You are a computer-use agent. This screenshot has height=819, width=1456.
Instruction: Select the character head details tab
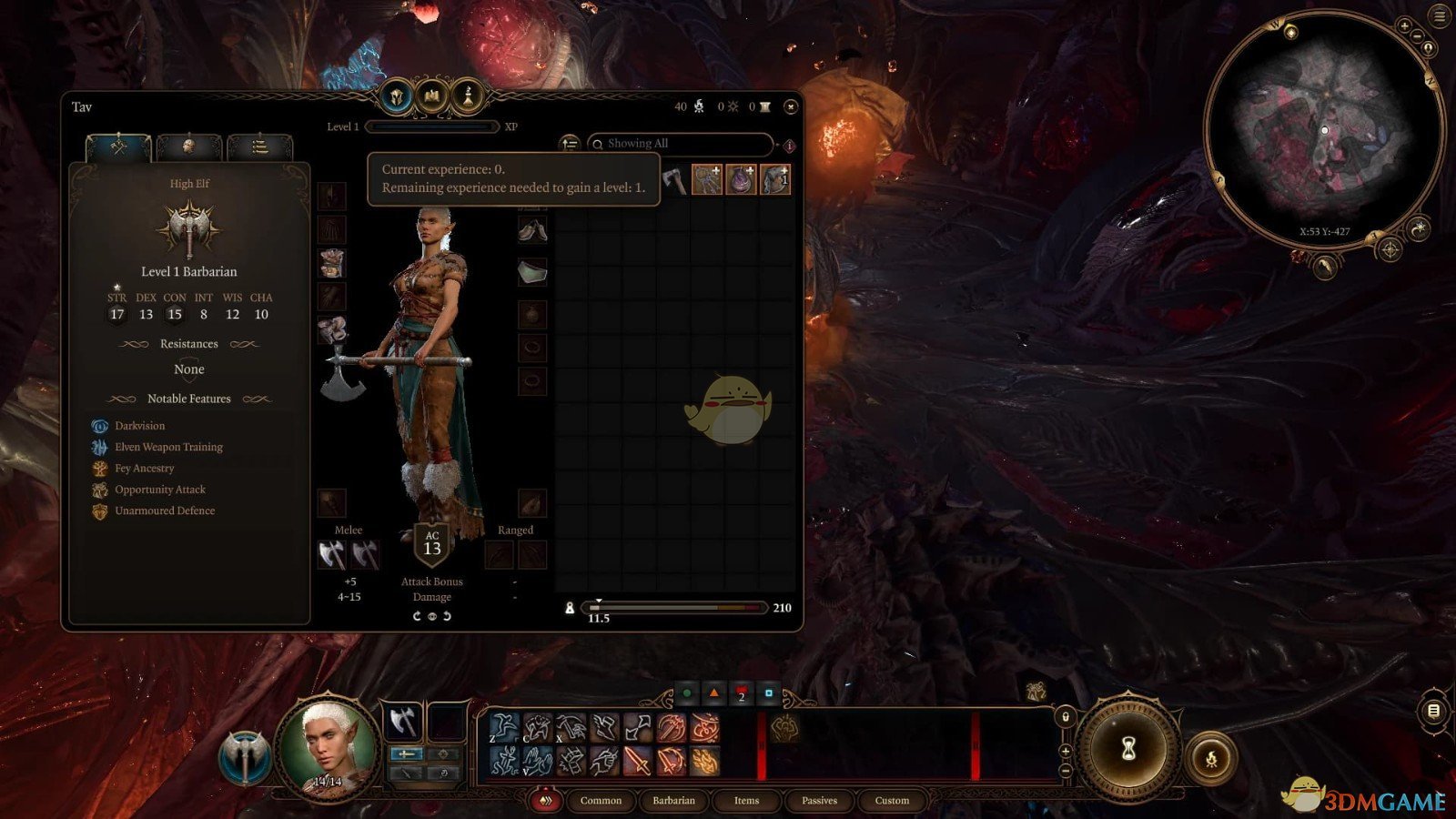(x=188, y=147)
